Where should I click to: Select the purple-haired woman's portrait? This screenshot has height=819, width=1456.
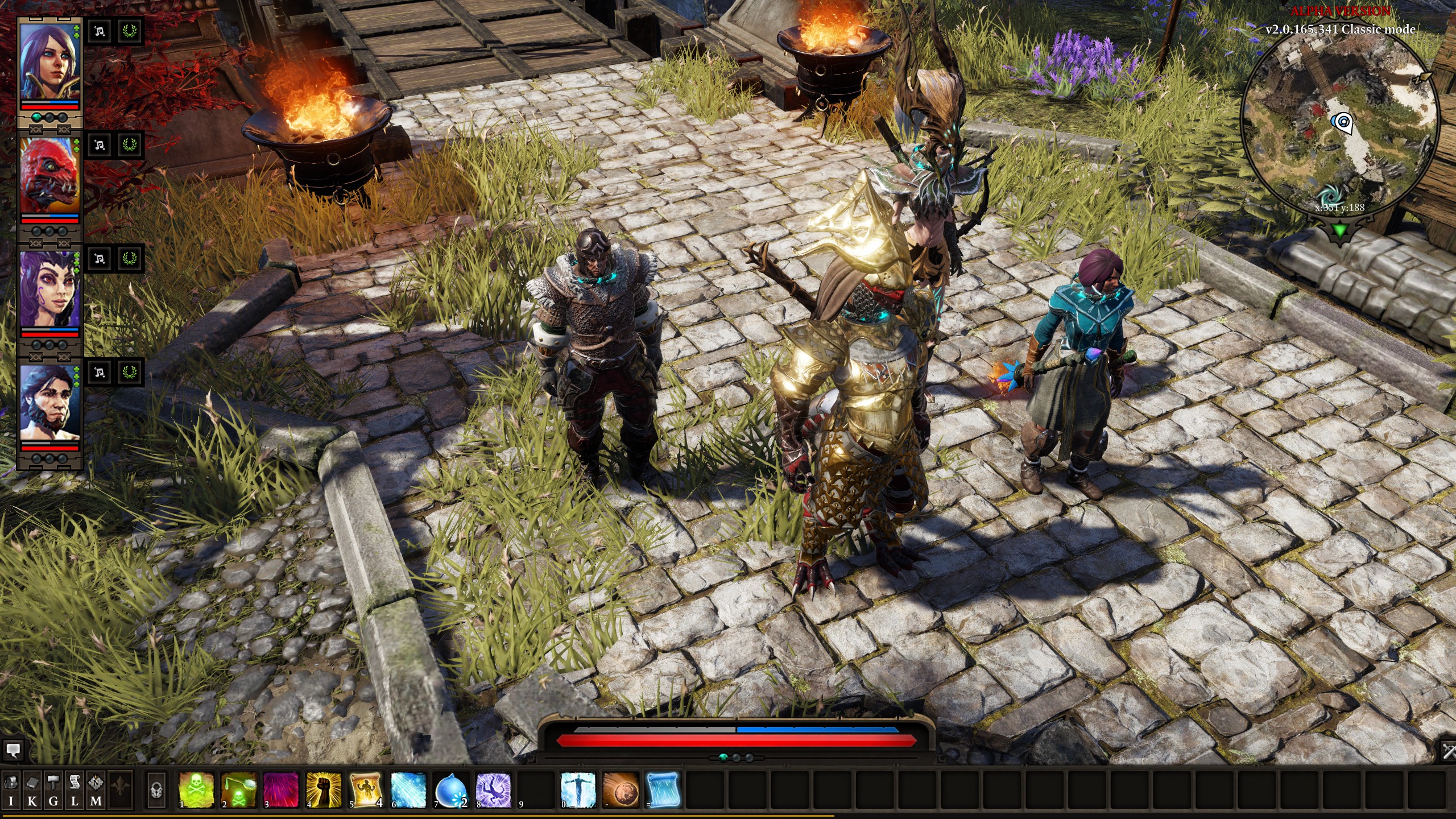point(49,63)
